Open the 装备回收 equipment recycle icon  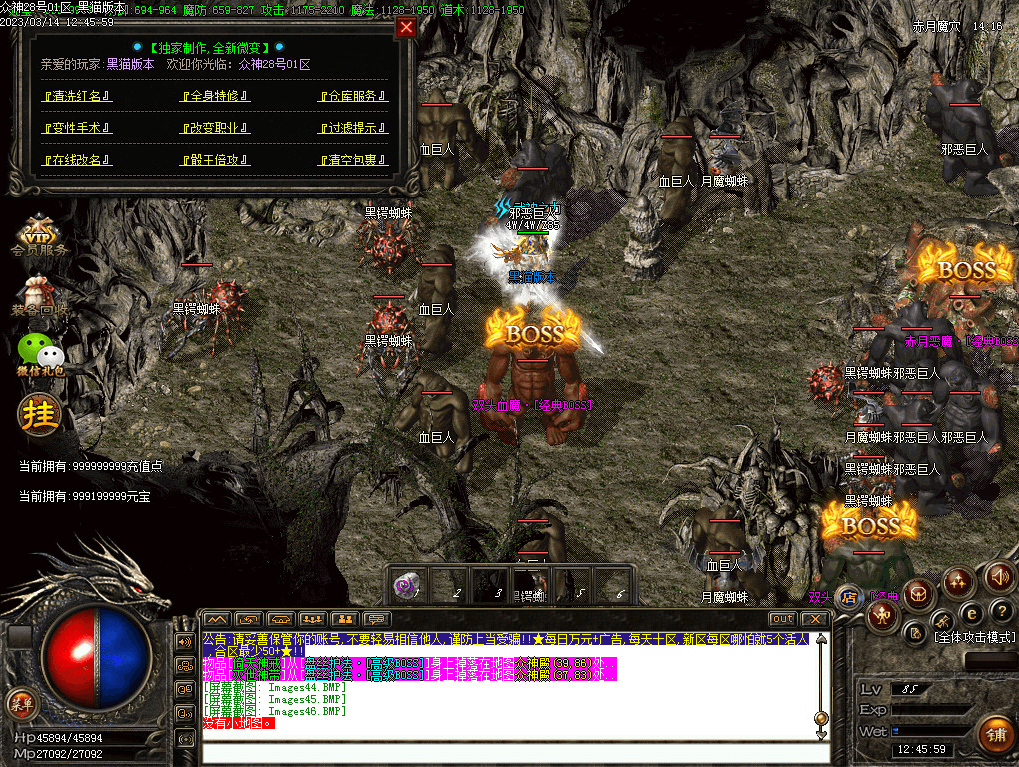pyautogui.click(x=40, y=295)
